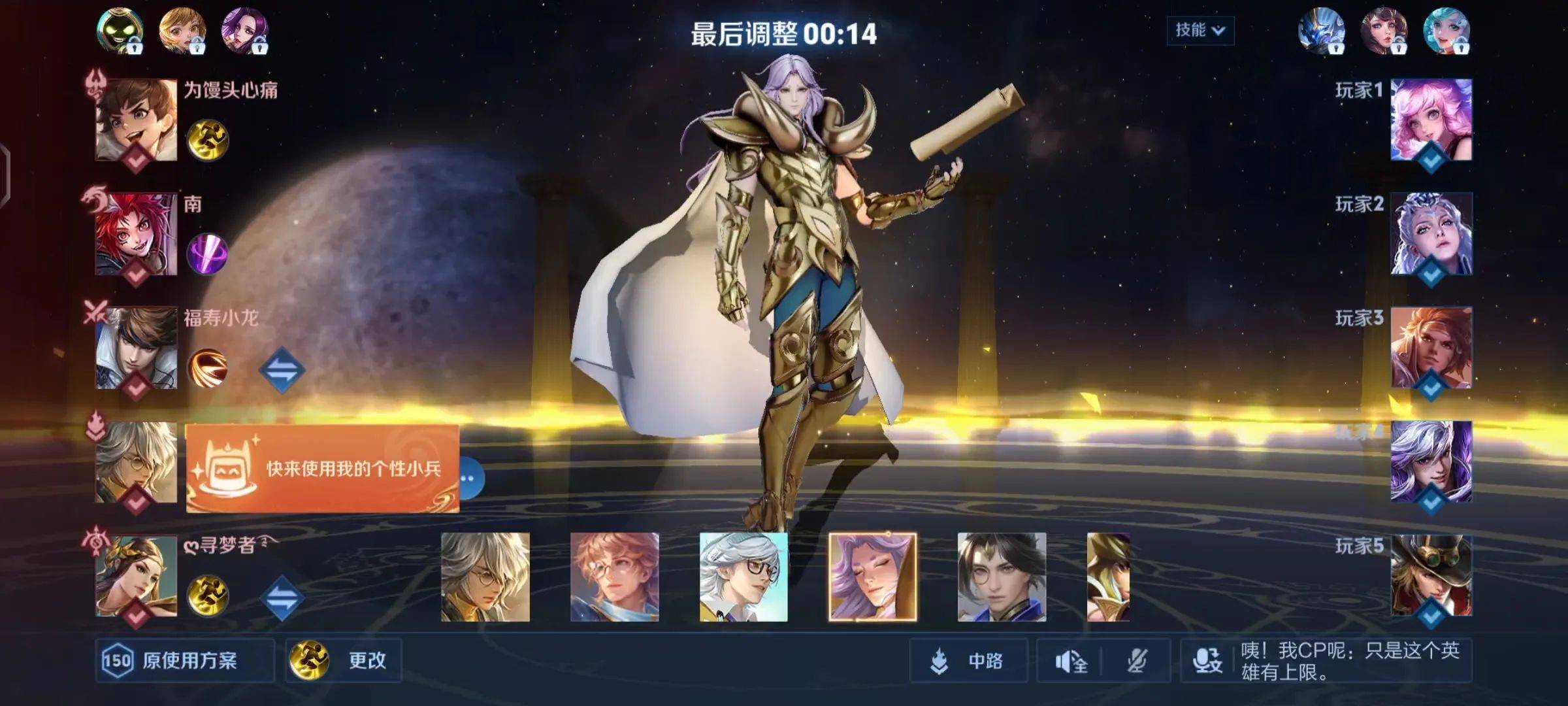This screenshot has height=706, width=1568.
Task: Choose the blond glasses default skin thumbnail
Action: [485, 577]
